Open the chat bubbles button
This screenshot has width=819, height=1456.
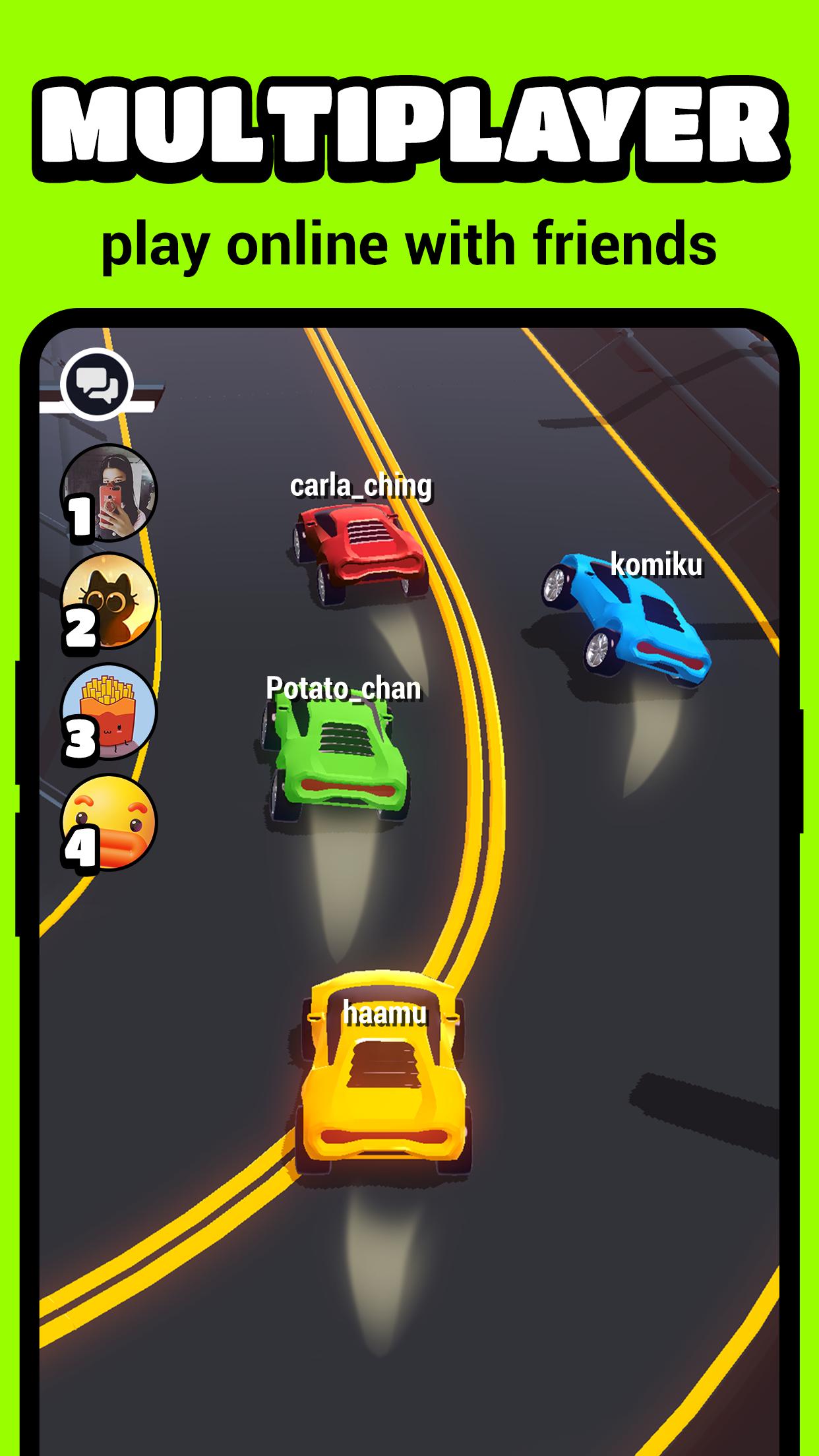click(x=98, y=384)
